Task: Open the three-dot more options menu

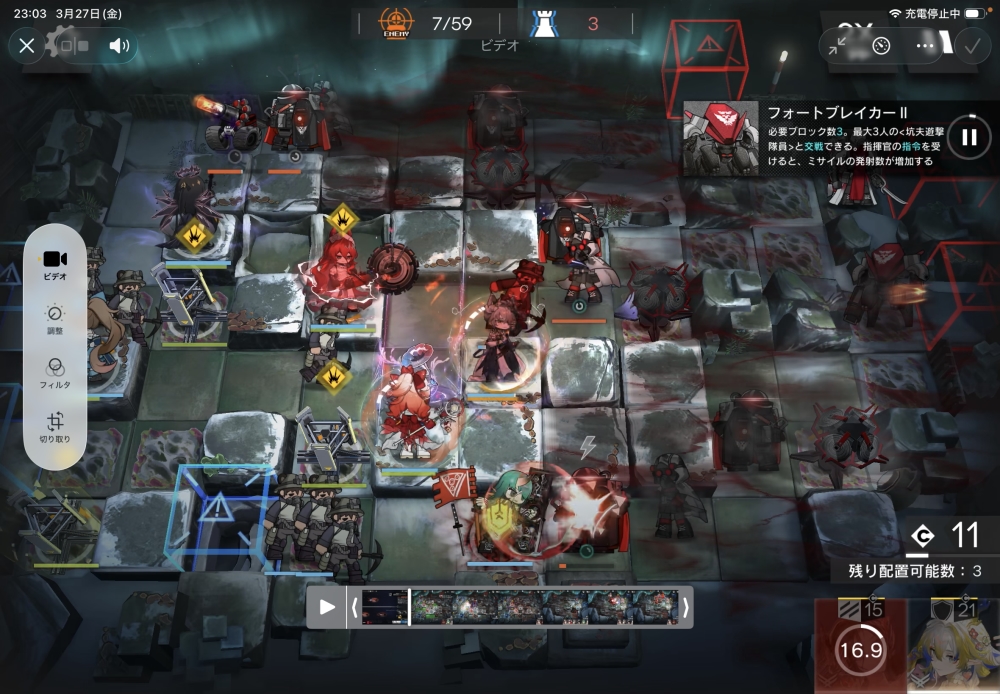Action: click(x=925, y=45)
